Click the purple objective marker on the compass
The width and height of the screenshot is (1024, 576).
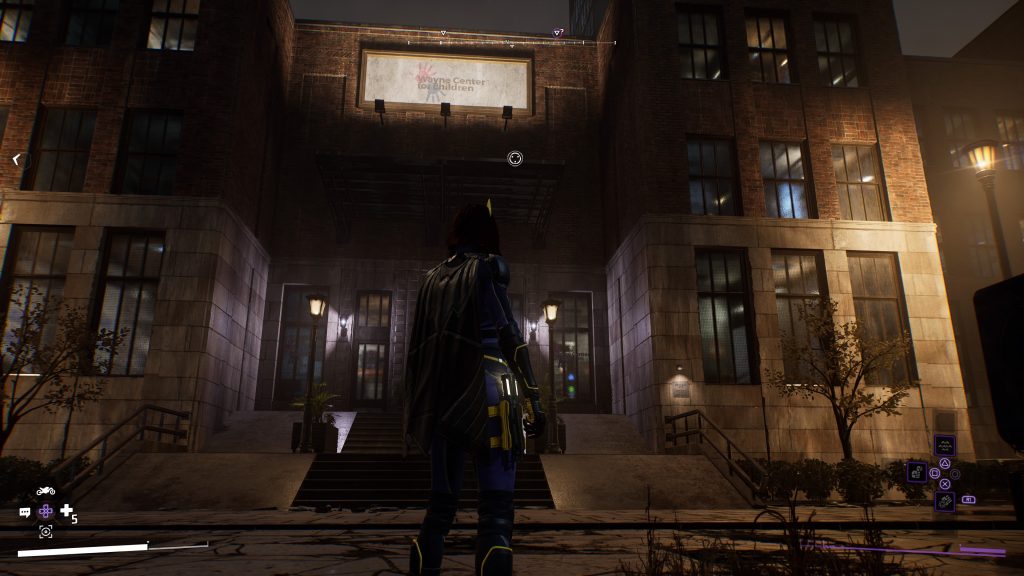(x=557, y=33)
